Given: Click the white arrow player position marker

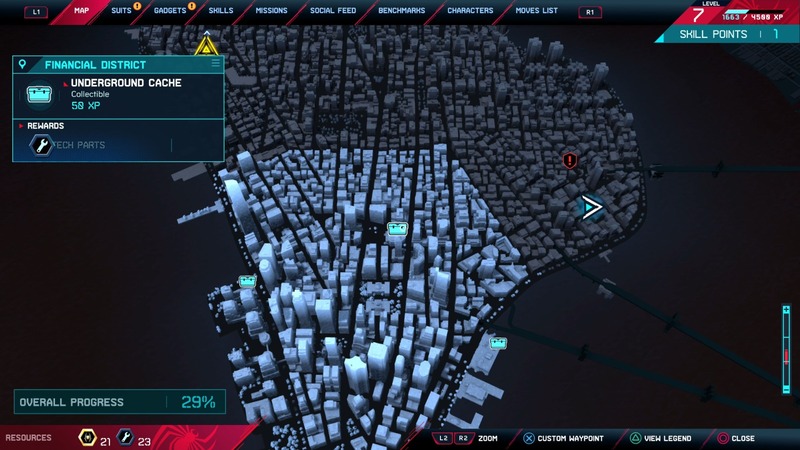Looking at the screenshot, I should point(592,207).
